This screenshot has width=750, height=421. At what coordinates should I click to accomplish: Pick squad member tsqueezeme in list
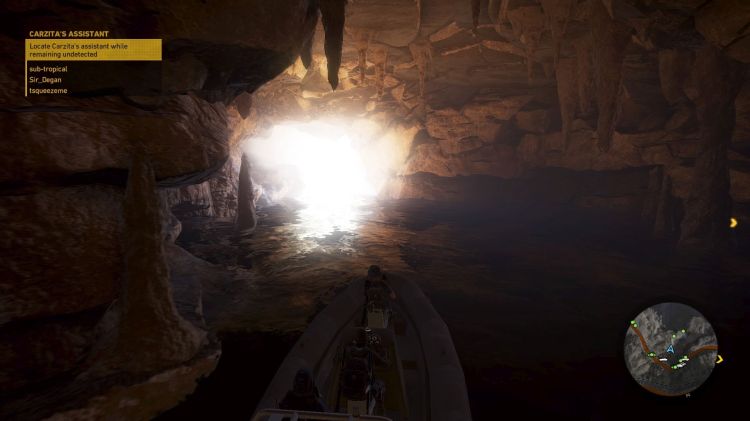tap(49, 90)
